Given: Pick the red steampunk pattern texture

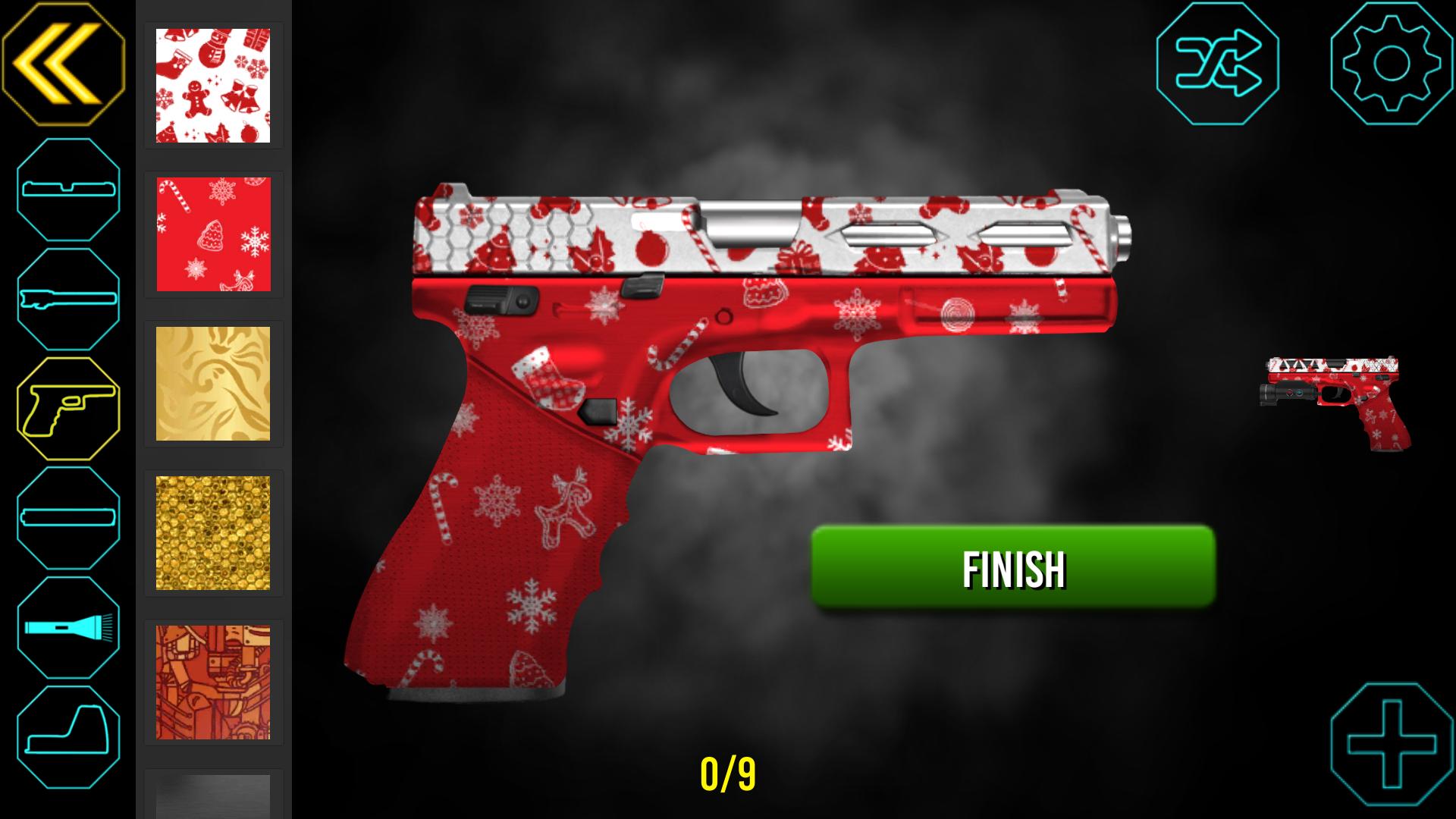Looking at the screenshot, I should click(213, 681).
